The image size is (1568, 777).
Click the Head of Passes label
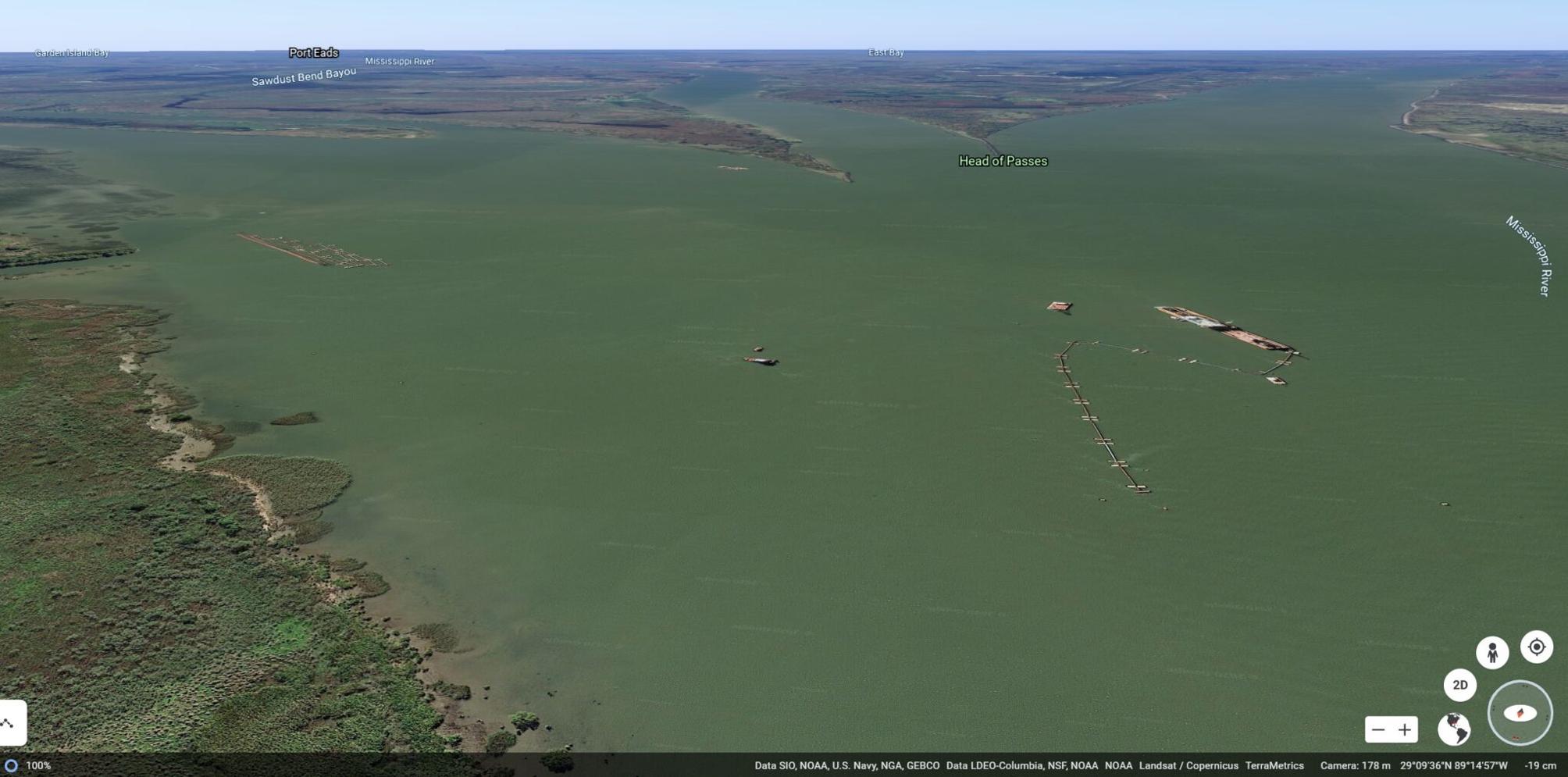tap(1003, 161)
